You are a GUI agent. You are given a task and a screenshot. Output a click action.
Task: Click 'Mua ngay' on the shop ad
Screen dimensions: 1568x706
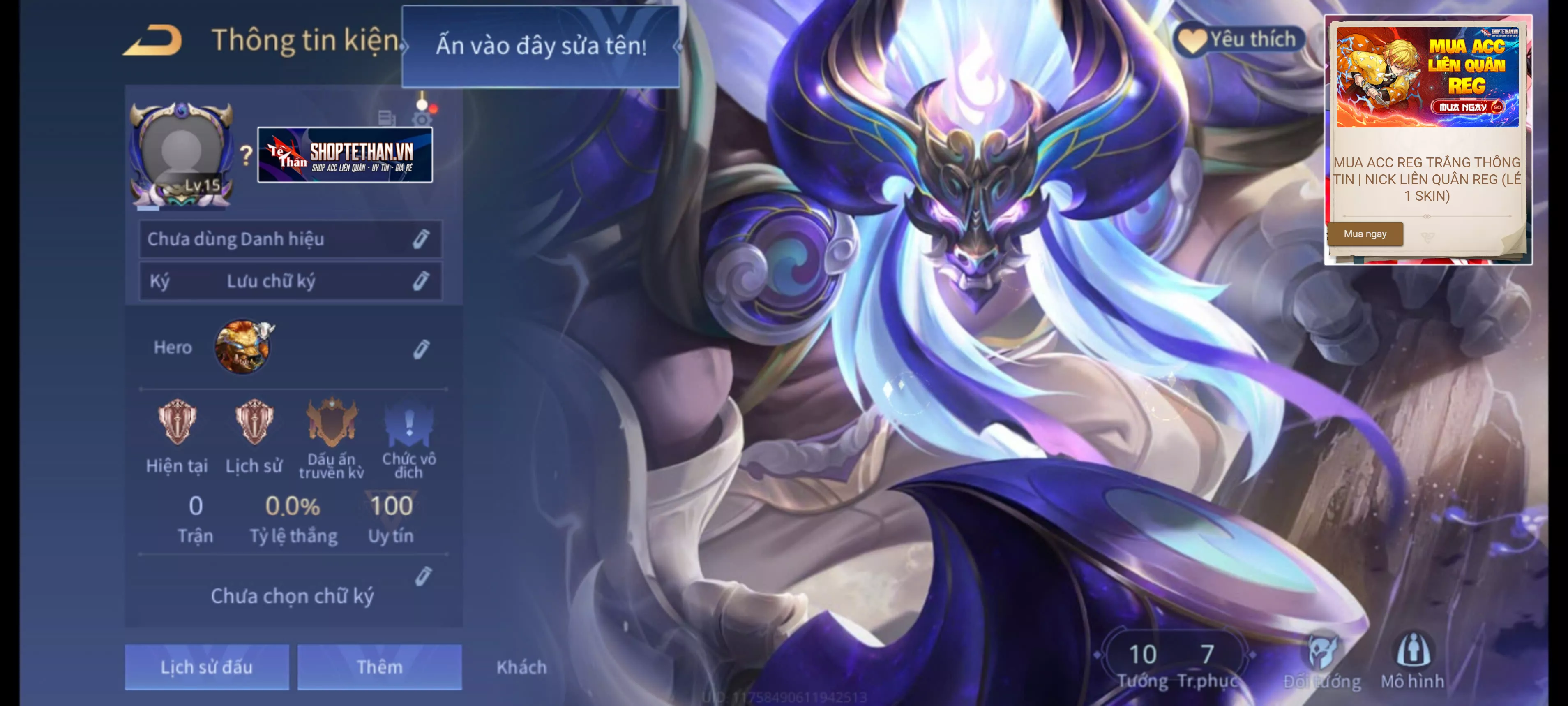pyautogui.click(x=1365, y=234)
